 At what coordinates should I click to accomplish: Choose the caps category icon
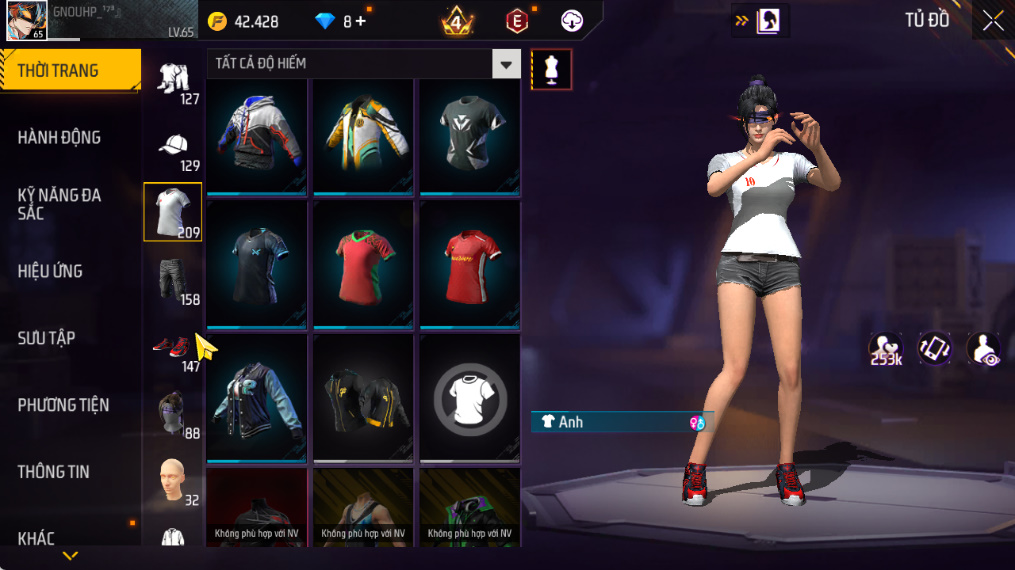[173, 146]
